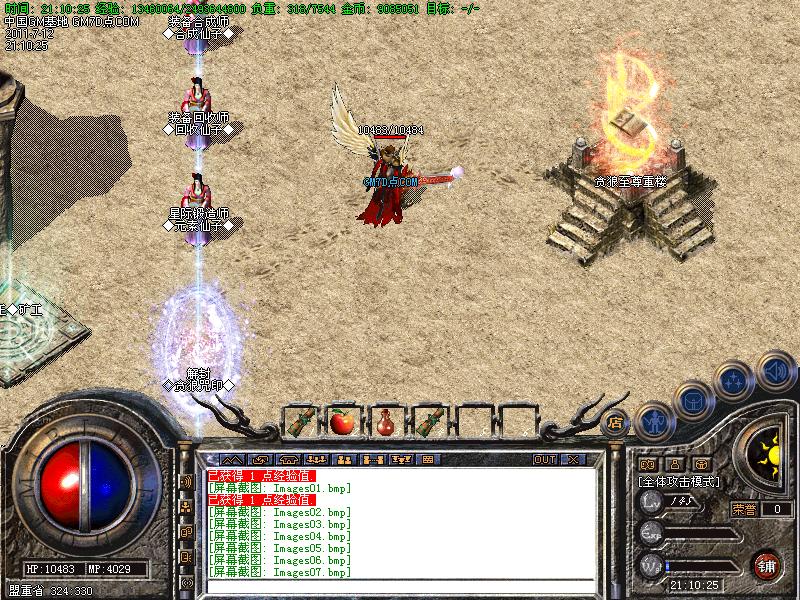Open the bag inventory round button

[693, 400]
